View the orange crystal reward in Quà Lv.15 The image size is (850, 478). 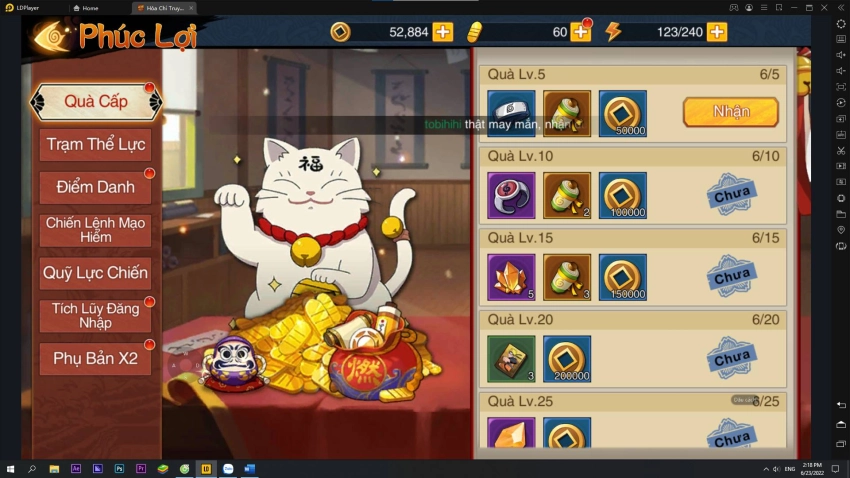pyautogui.click(x=511, y=277)
